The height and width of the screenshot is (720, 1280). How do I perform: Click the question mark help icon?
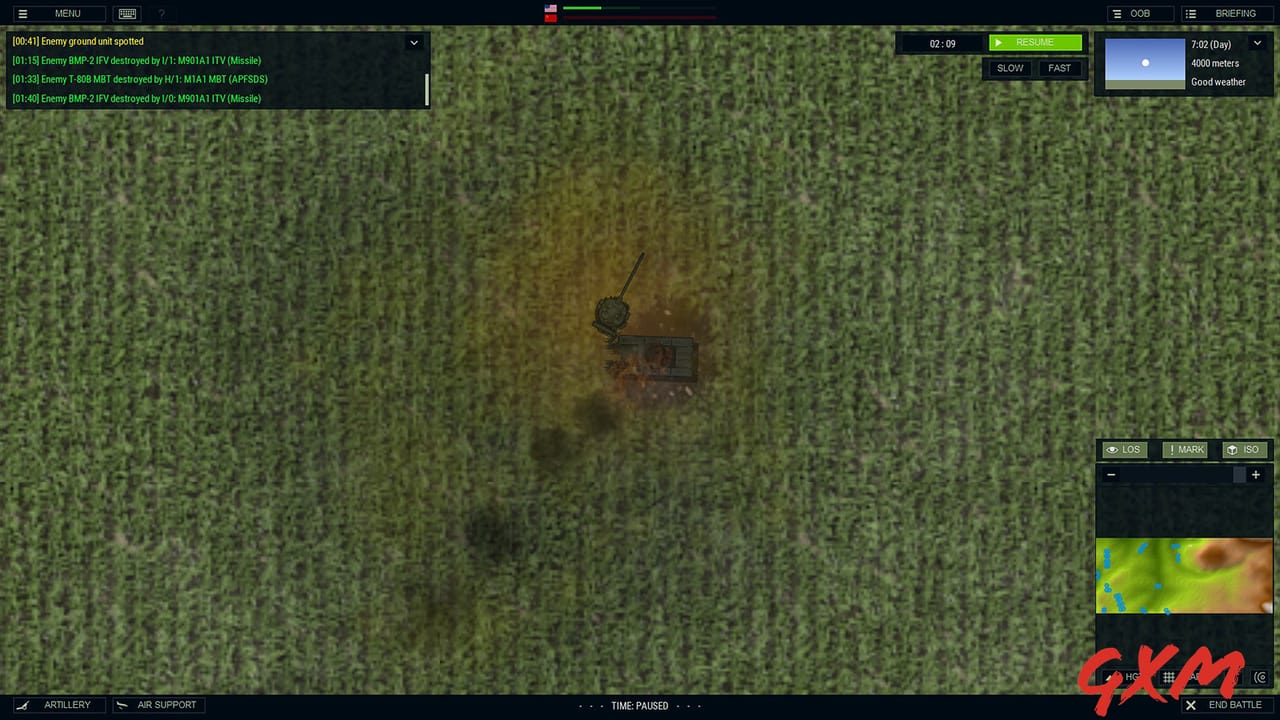tap(162, 13)
